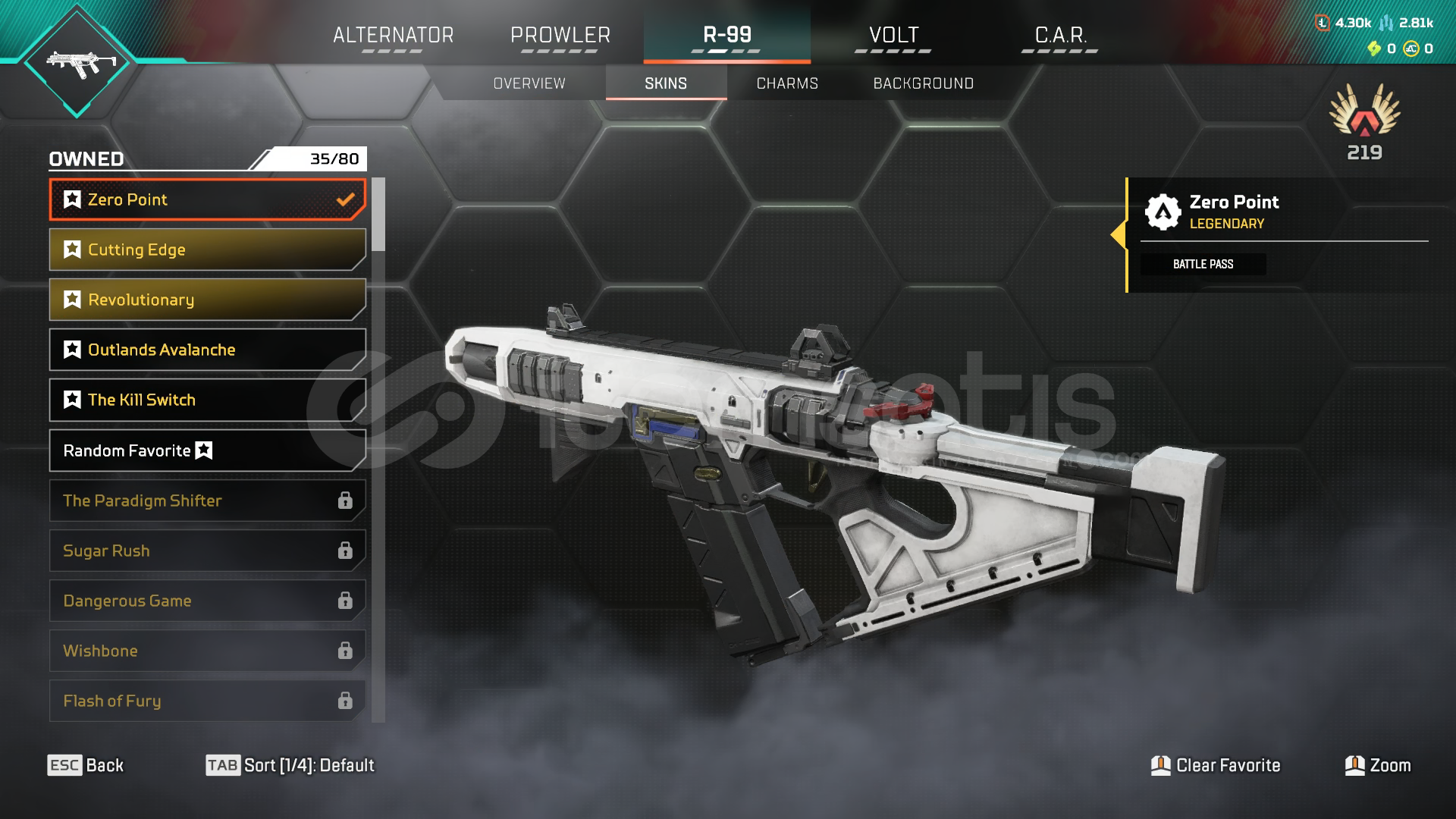Open the Volt weapon tab

[x=893, y=36]
